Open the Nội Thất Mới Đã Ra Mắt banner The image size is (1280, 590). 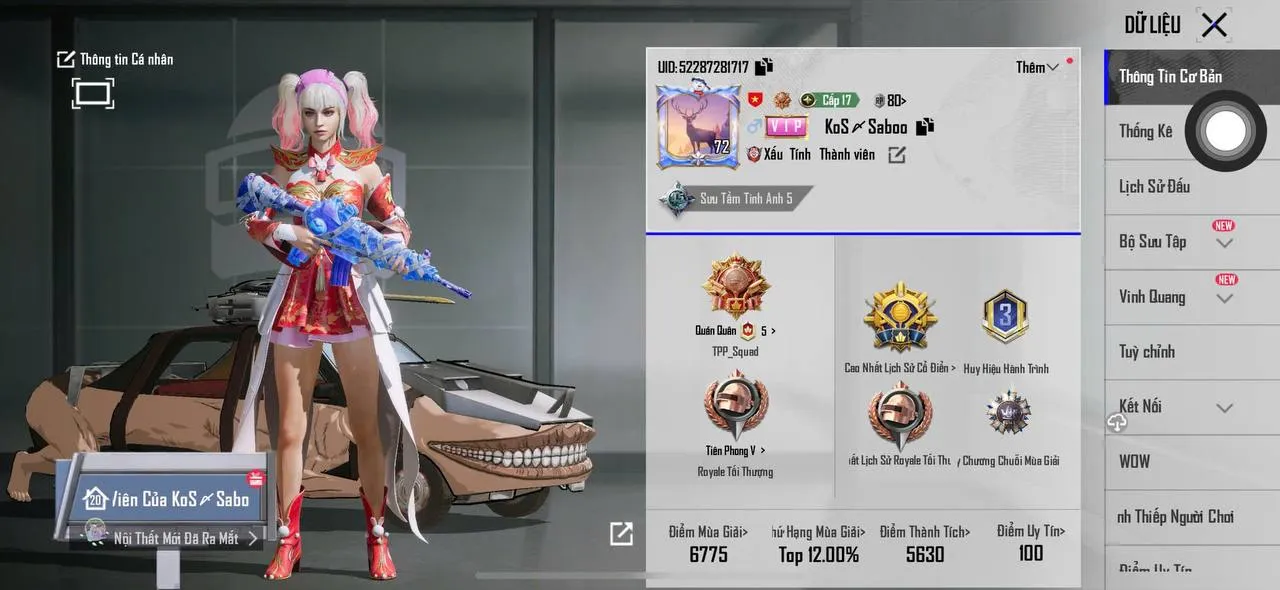point(176,538)
